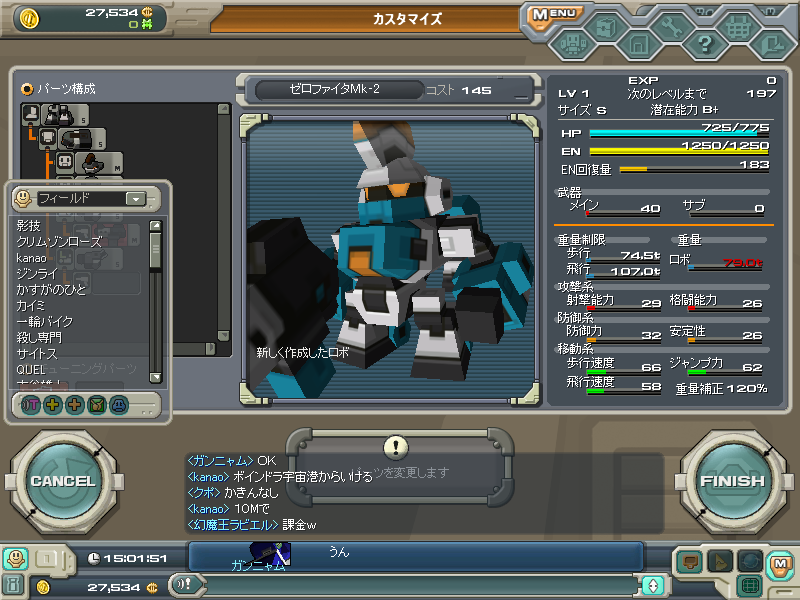Click the CANCEL button
This screenshot has height=600, width=800.
[62, 481]
